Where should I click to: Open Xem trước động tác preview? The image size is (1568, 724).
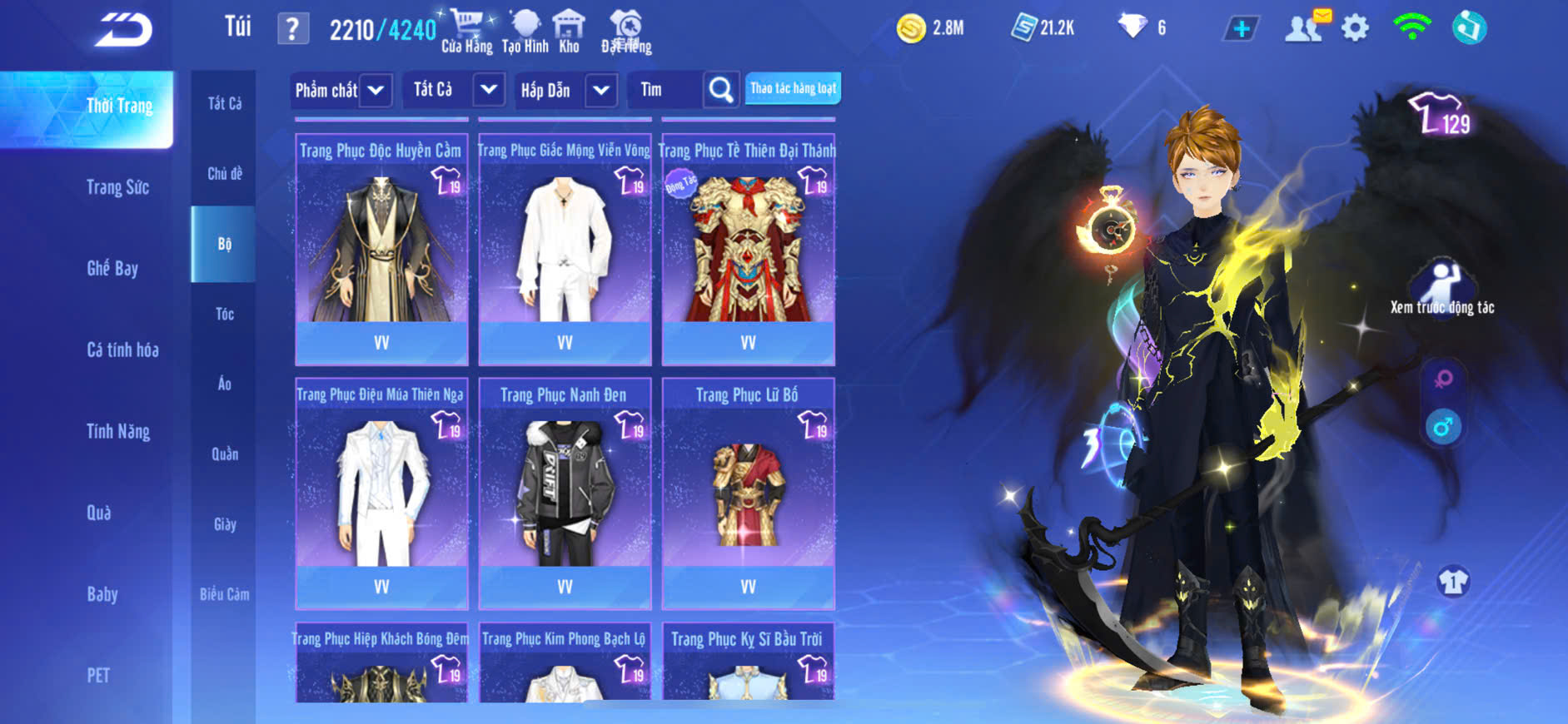[1442, 287]
